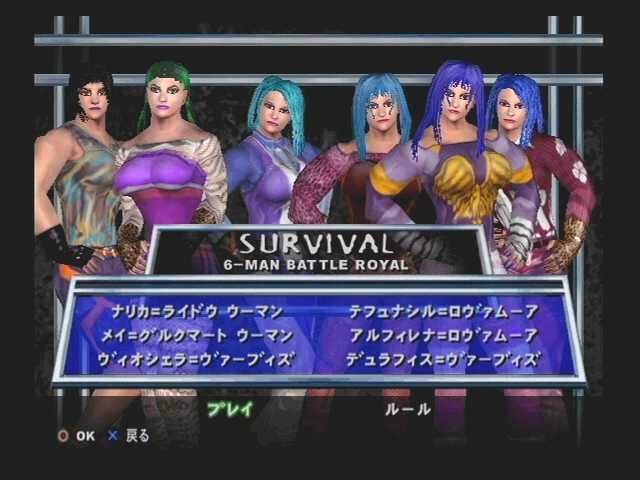Screen dimensions: 640x480
Task: Open the ルール (Rules) option
Action: point(408,409)
